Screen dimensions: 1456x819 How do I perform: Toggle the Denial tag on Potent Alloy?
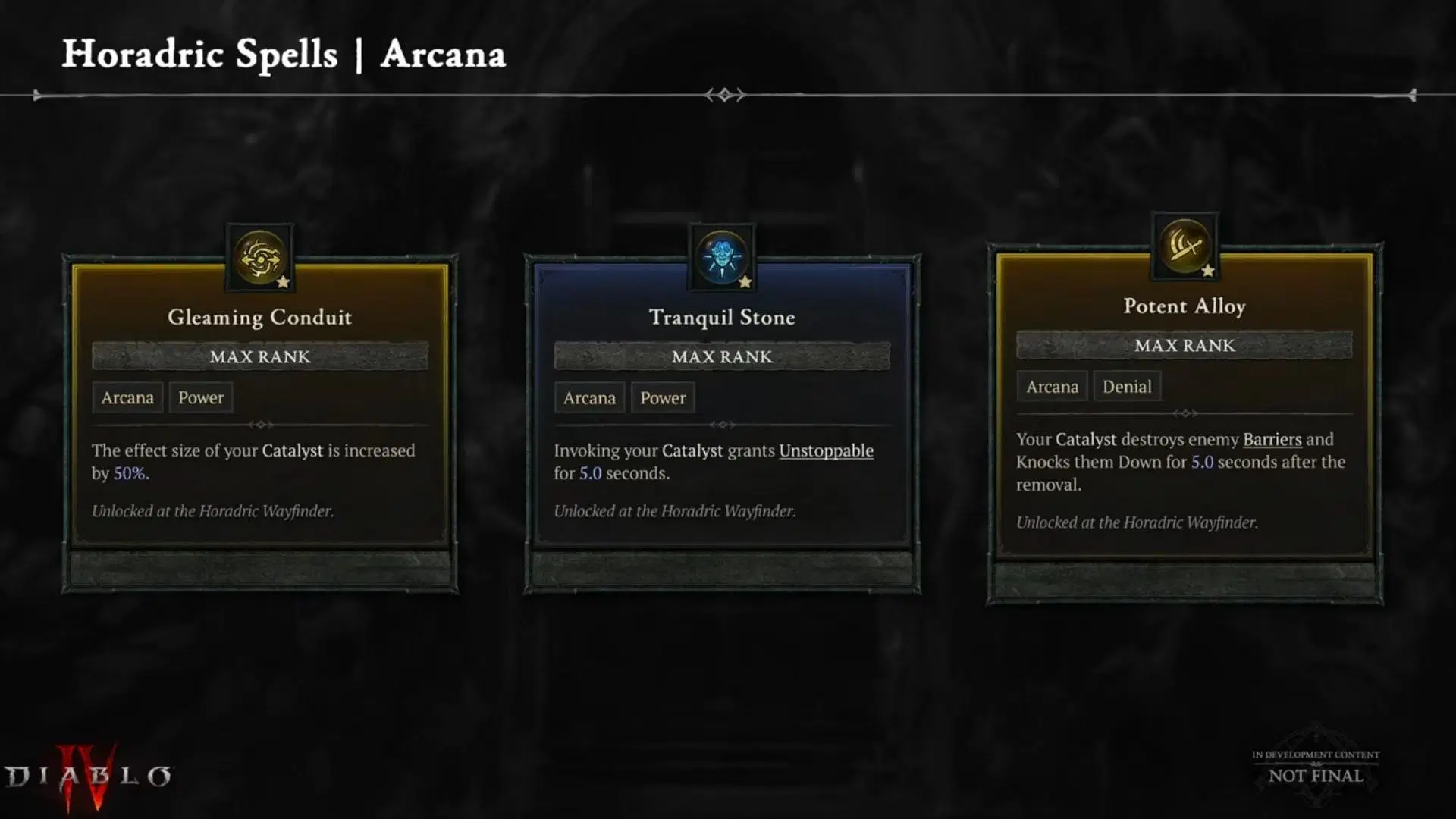coord(1127,386)
